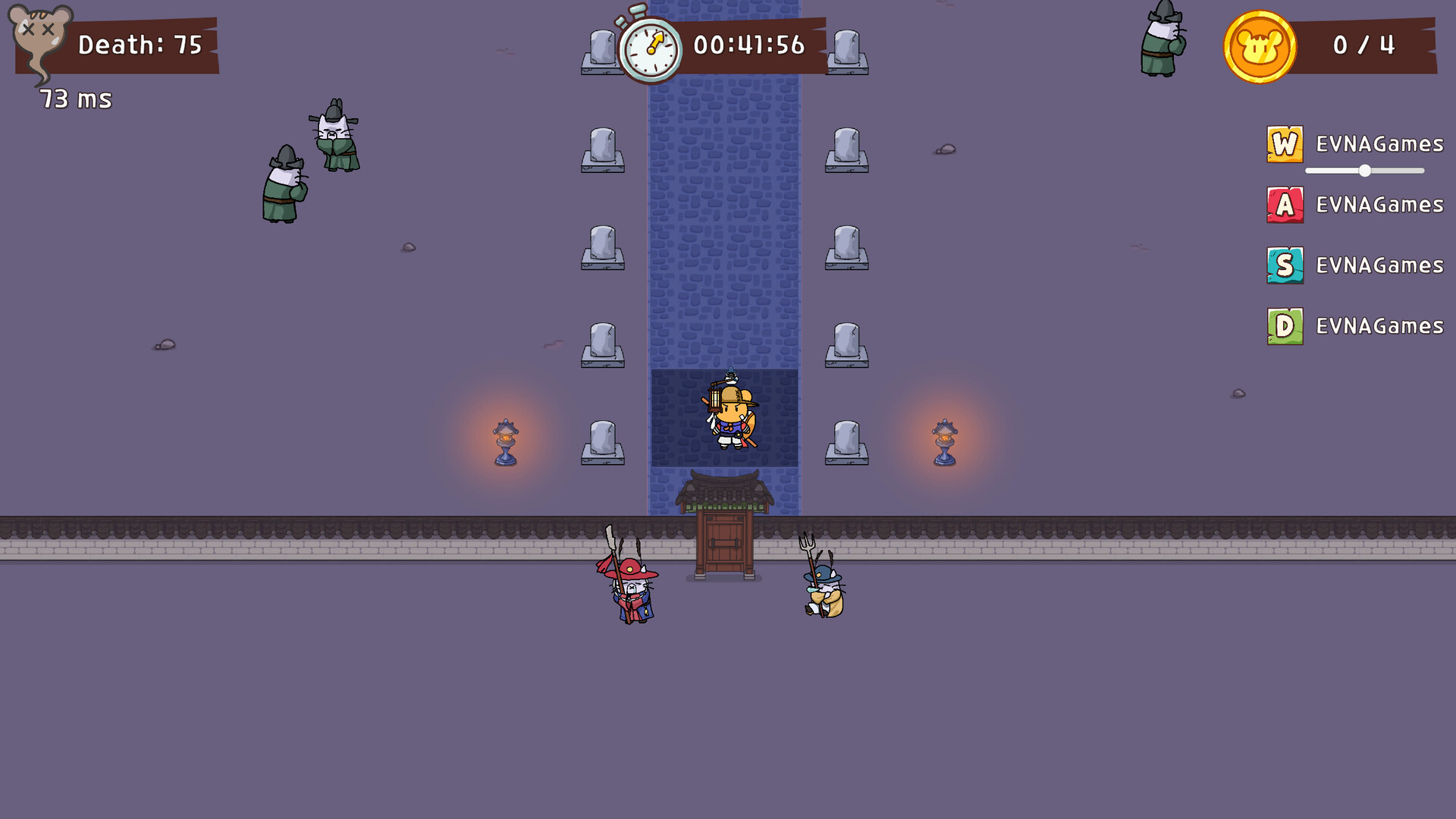1456x819 pixels.
Task: Click the 00:41:56 timer display
Action: pos(747,47)
